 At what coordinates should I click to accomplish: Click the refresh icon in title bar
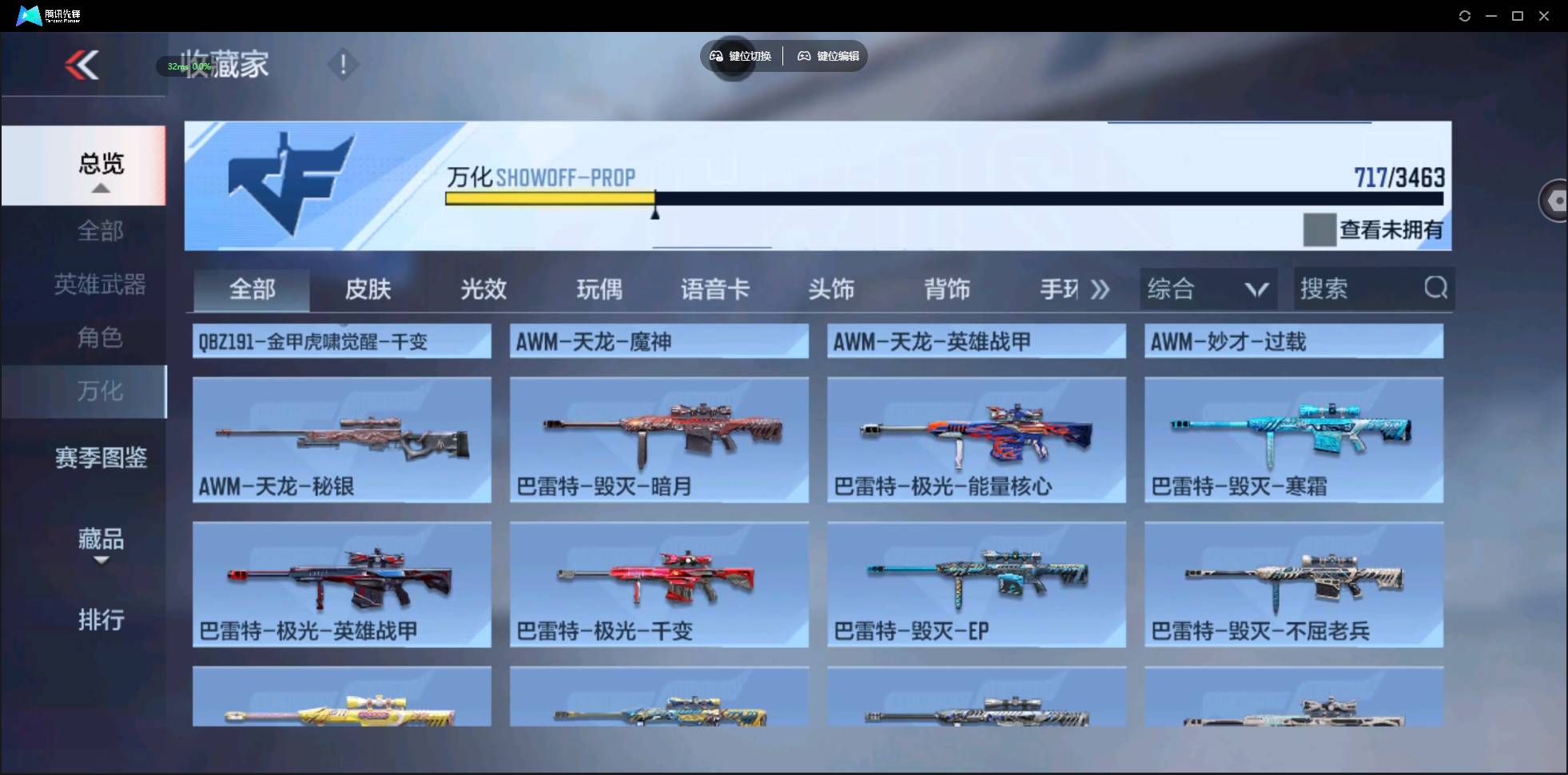(1466, 15)
